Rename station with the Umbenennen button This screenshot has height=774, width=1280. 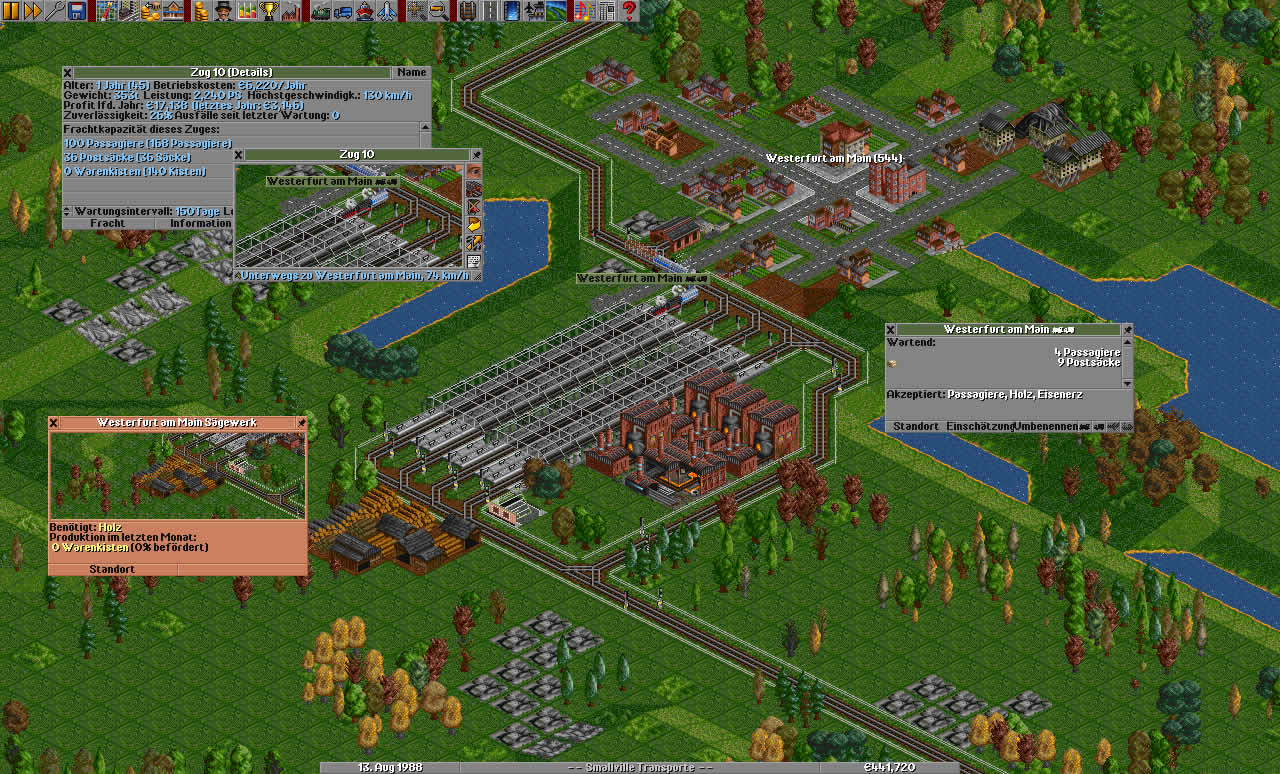pos(1046,426)
